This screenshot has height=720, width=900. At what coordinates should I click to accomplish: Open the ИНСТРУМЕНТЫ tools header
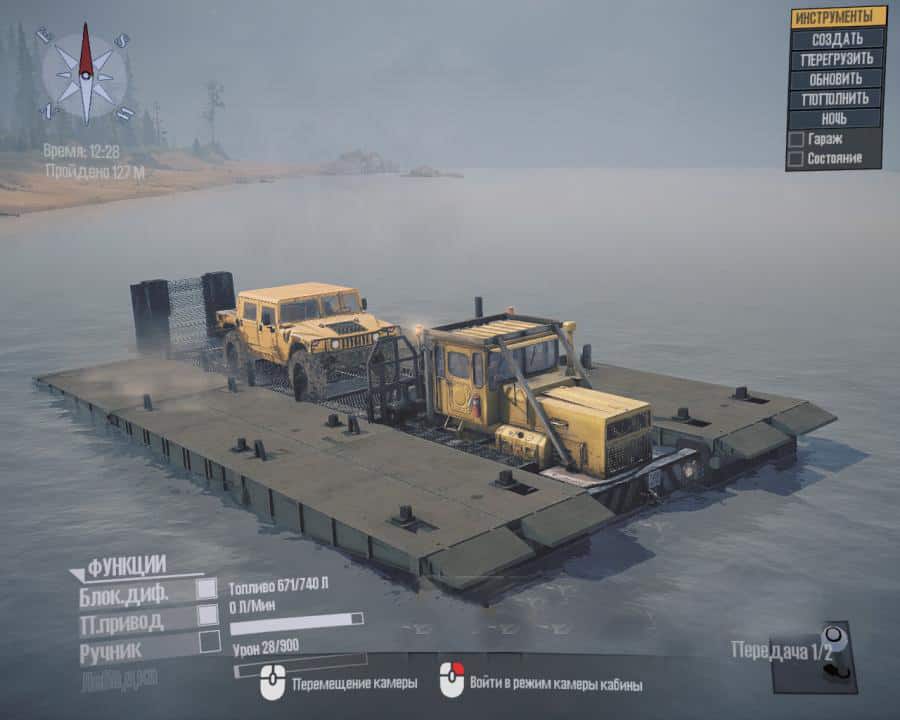837,17
